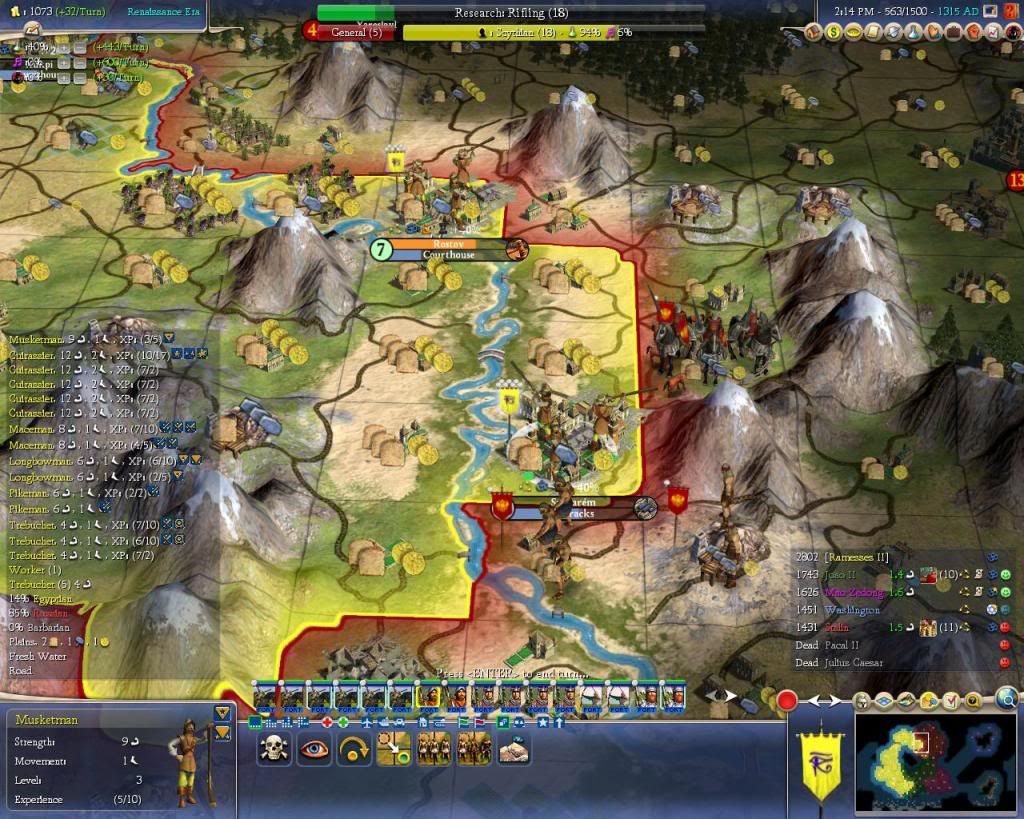Activate sentry mode using the eye icon
This screenshot has height=819, width=1024.
(313, 749)
